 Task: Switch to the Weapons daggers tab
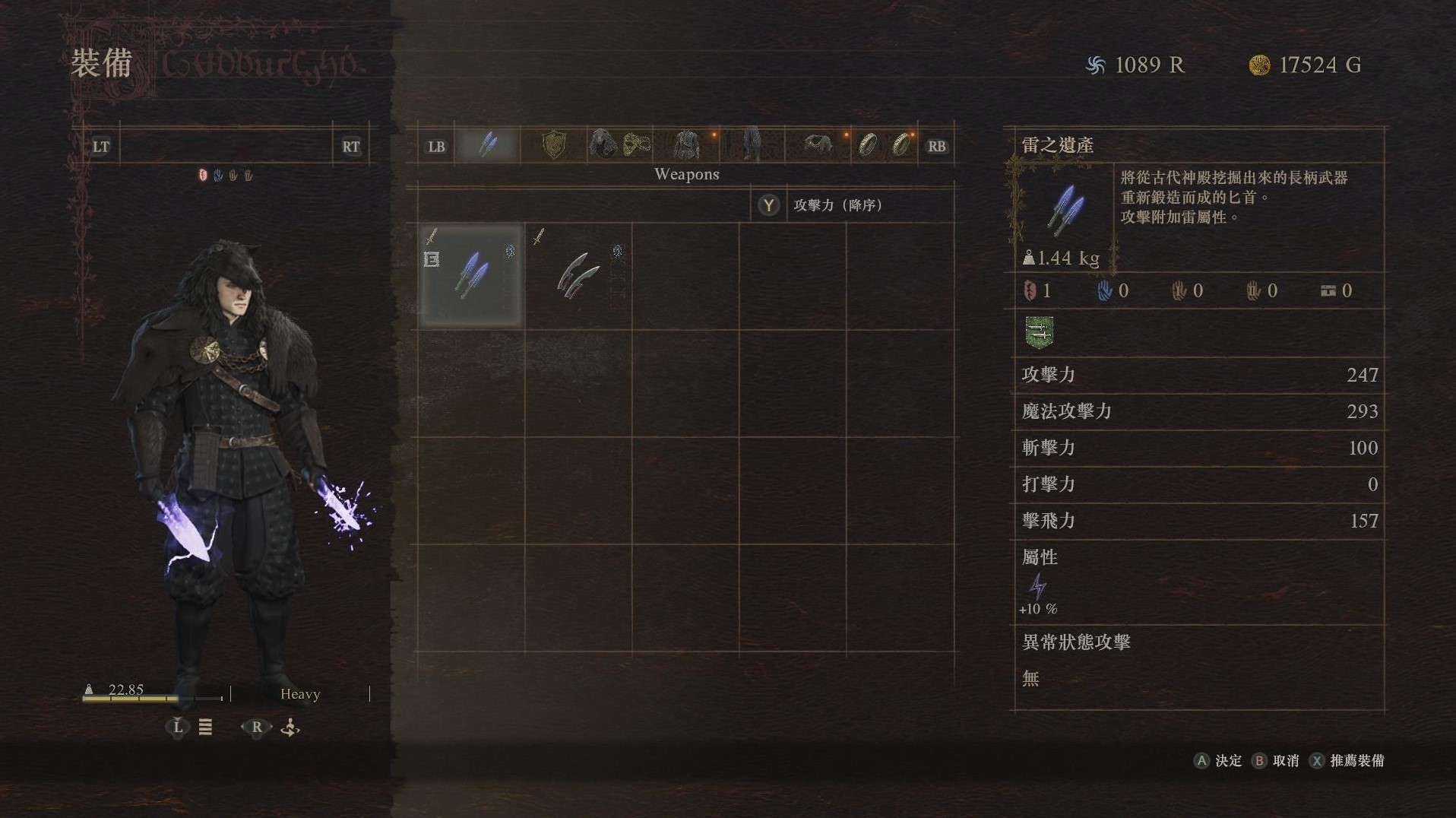coord(487,144)
